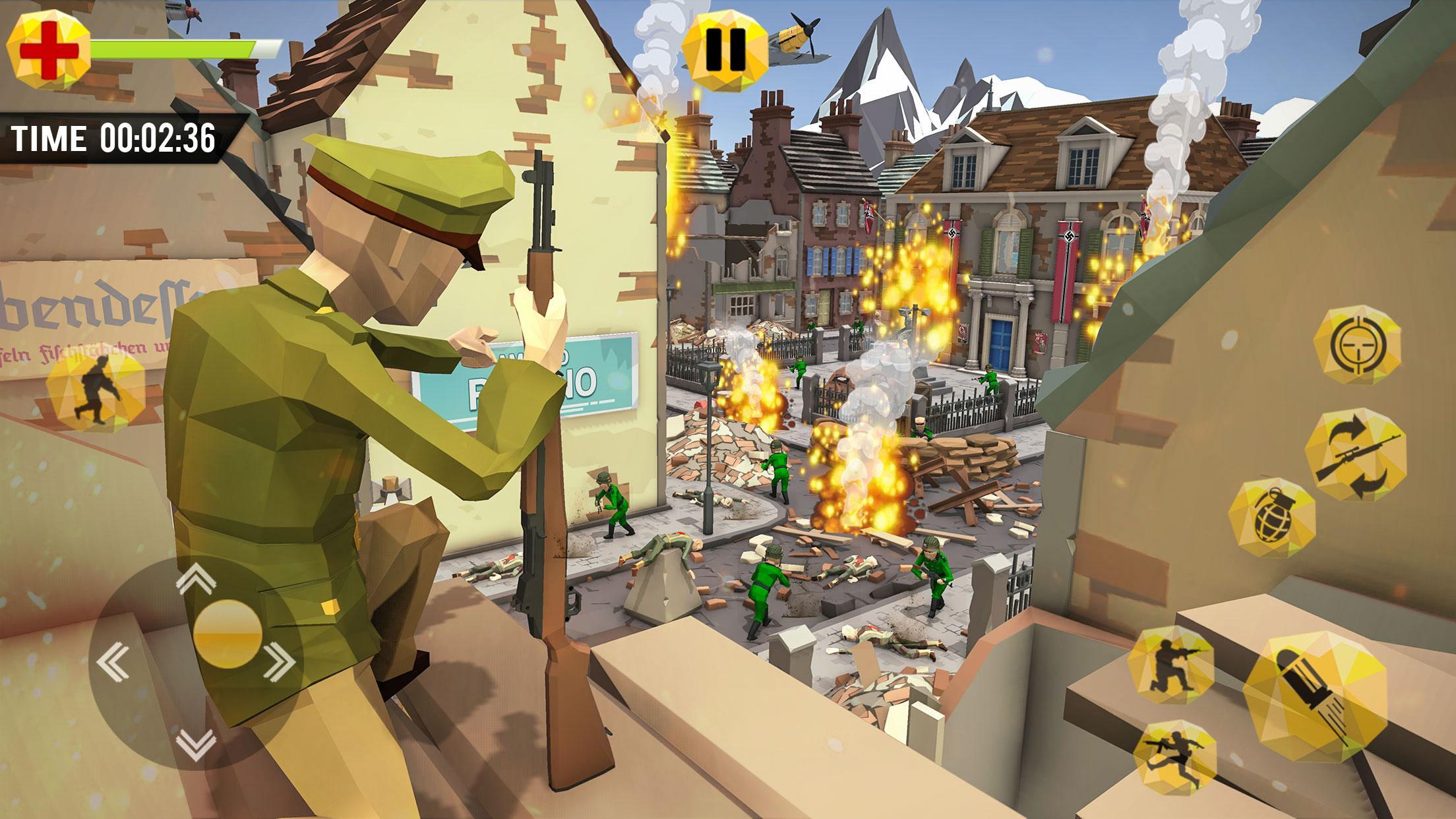Click the TIME counter display
This screenshot has height=819, width=1456.
[112, 136]
